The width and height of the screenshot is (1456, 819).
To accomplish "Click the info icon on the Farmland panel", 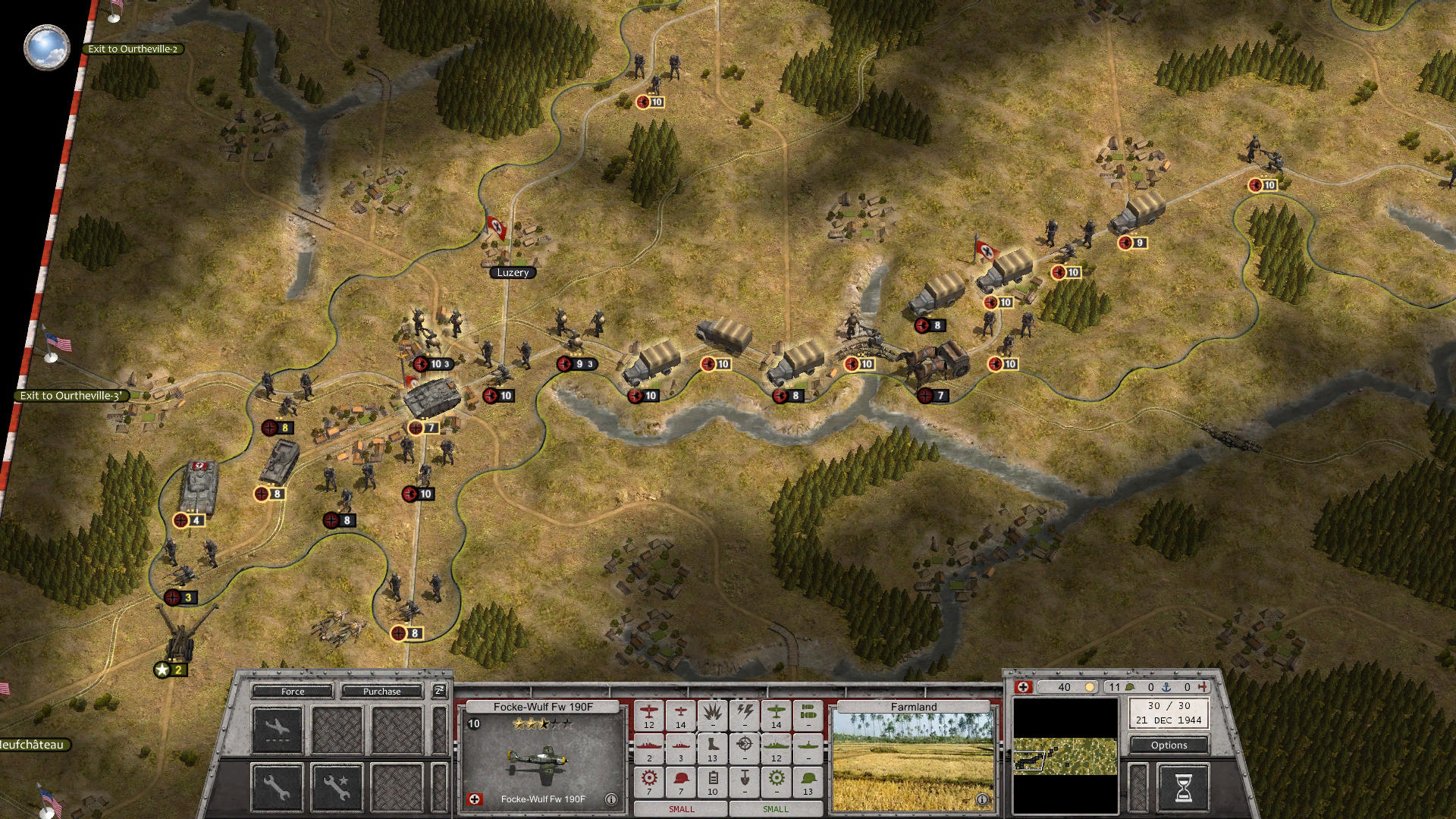I will point(983,799).
